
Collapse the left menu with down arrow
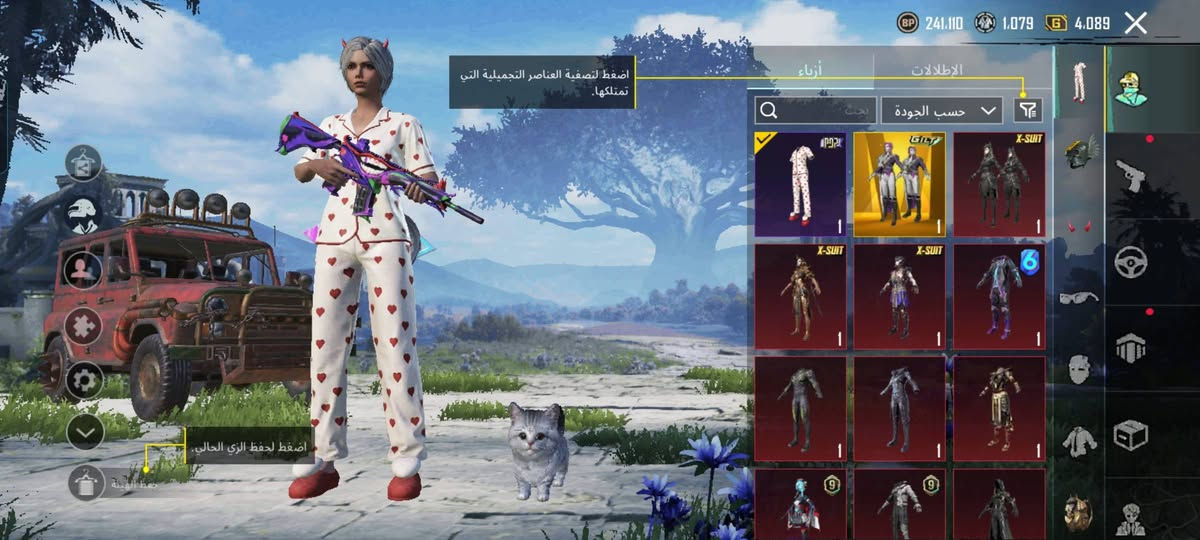[84, 432]
